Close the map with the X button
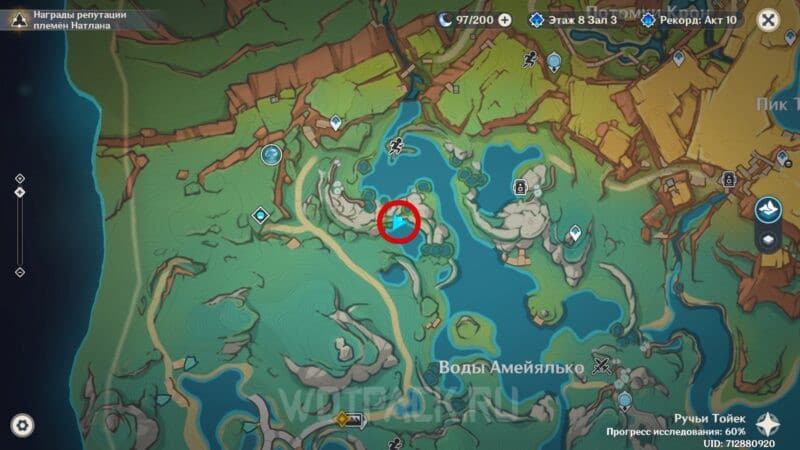The image size is (800, 450). point(767,19)
